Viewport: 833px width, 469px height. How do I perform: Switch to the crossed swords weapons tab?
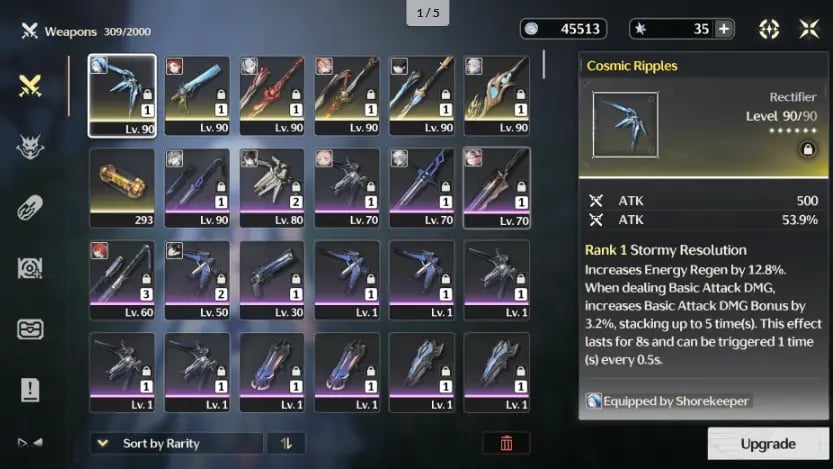30,87
